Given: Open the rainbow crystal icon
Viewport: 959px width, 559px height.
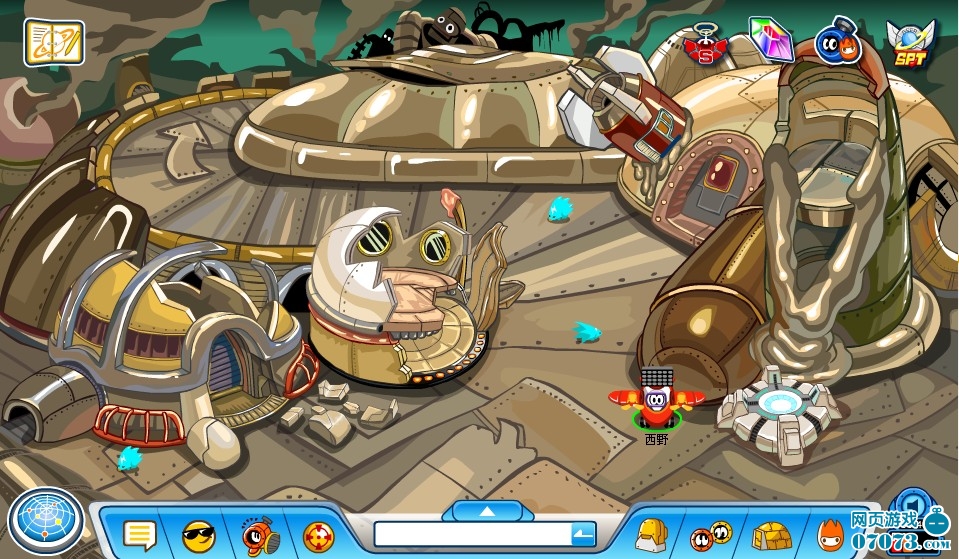Looking at the screenshot, I should [x=770, y=40].
